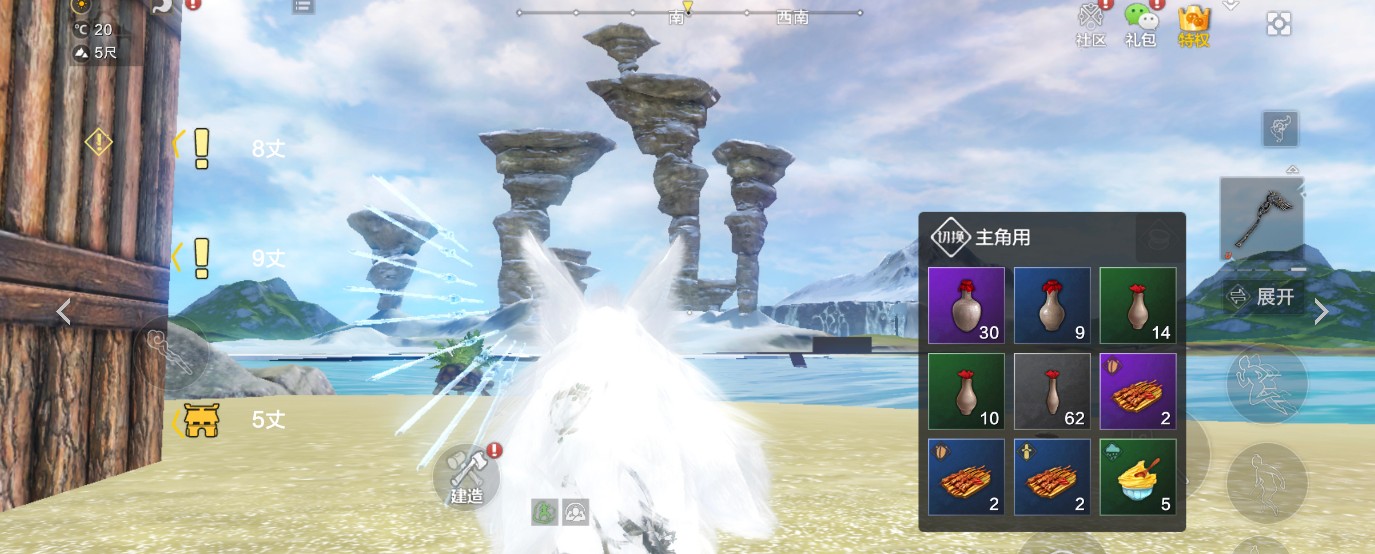Select the equipped scythe weapon slot

[x=1261, y=219]
